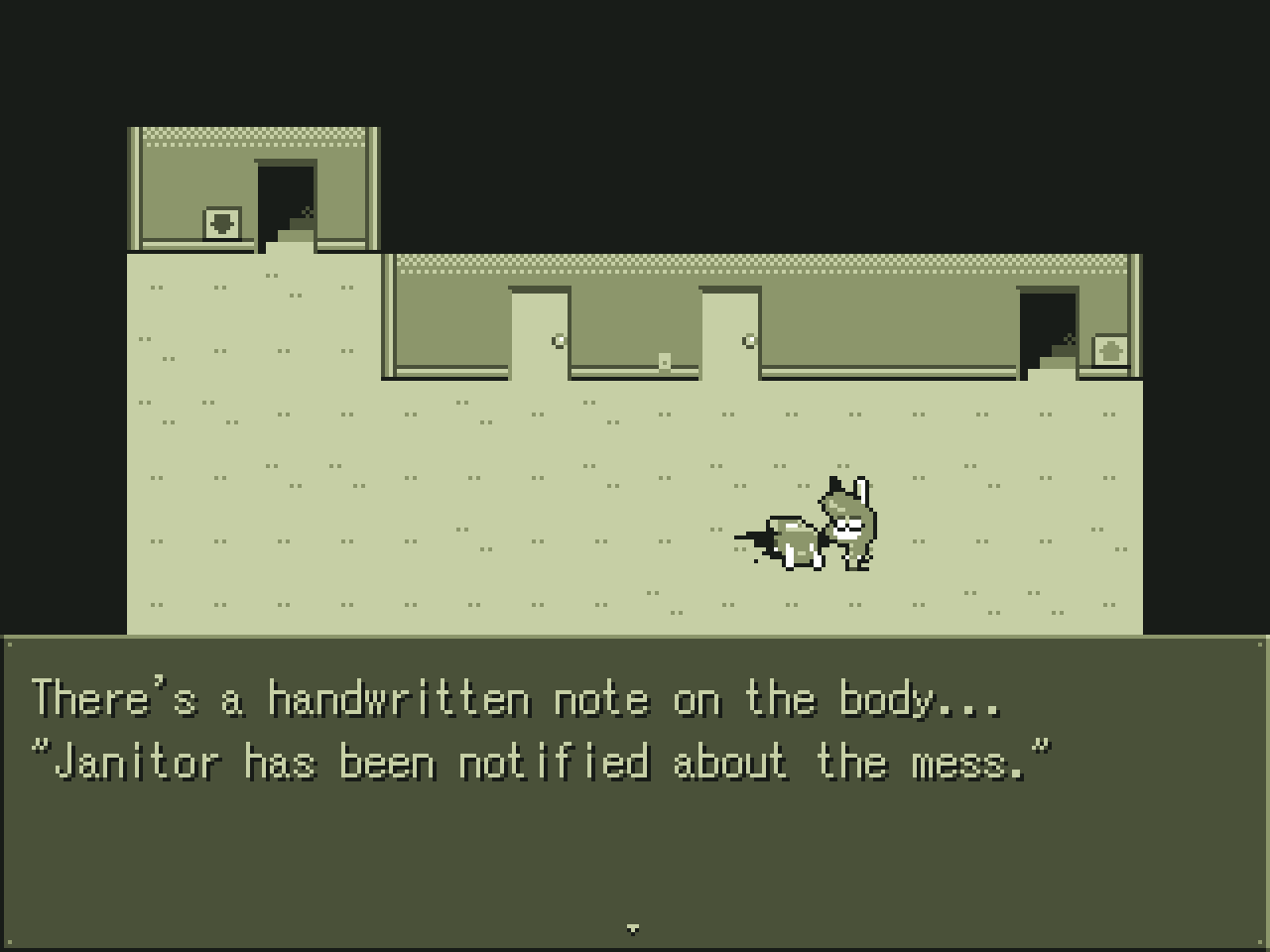Click the flower plaque next to the right doorway
The width and height of the screenshot is (1270, 952).
point(1109,350)
